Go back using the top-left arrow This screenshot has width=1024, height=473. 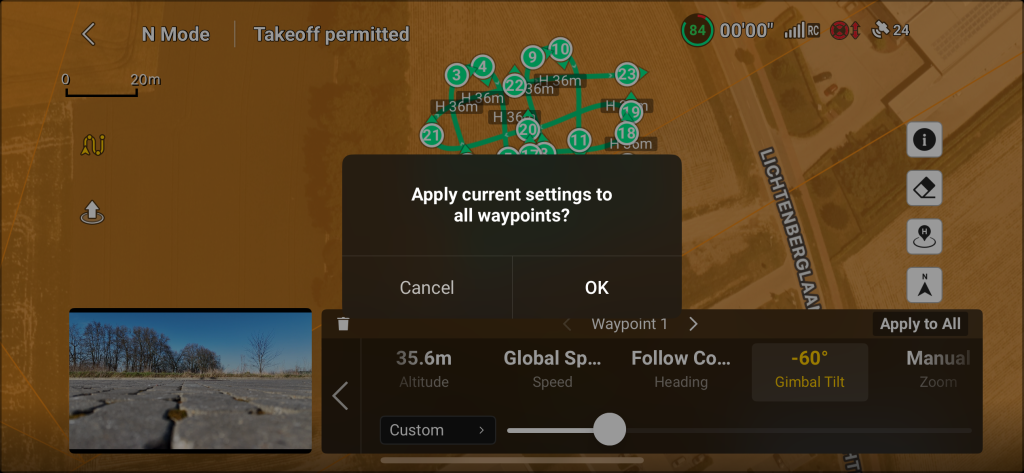click(89, 34)
